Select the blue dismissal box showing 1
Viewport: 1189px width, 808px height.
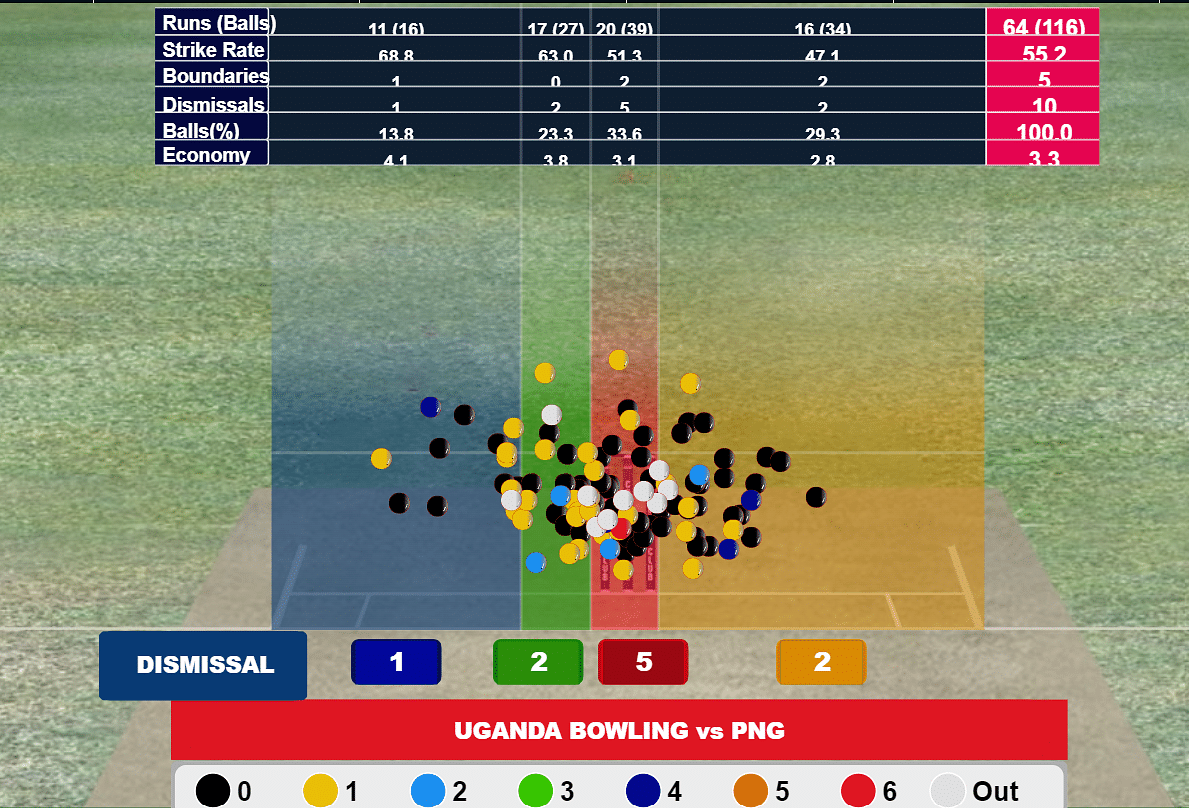pyautogui.click(x=396, y=662)
